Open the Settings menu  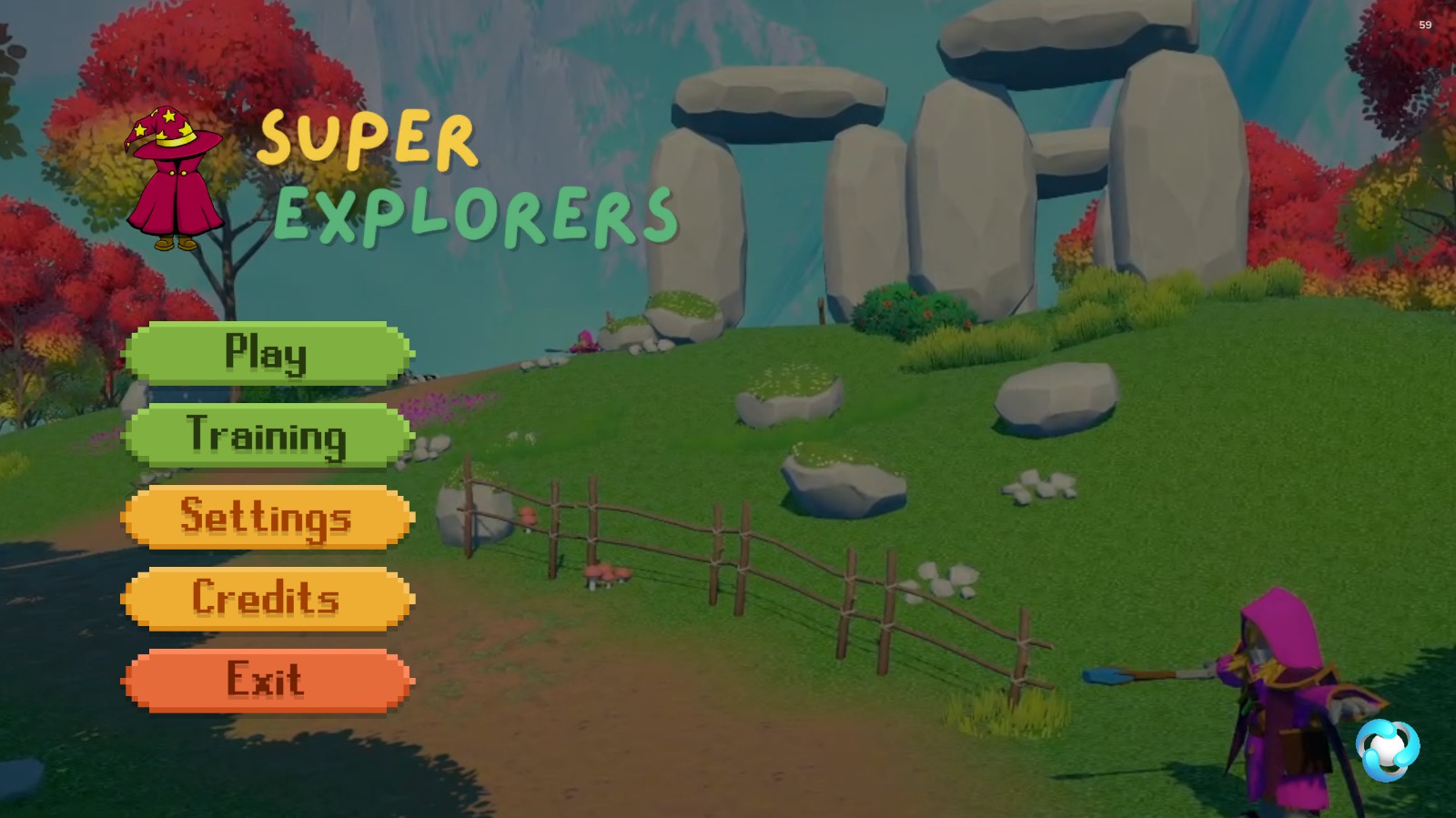click(267, 517)
